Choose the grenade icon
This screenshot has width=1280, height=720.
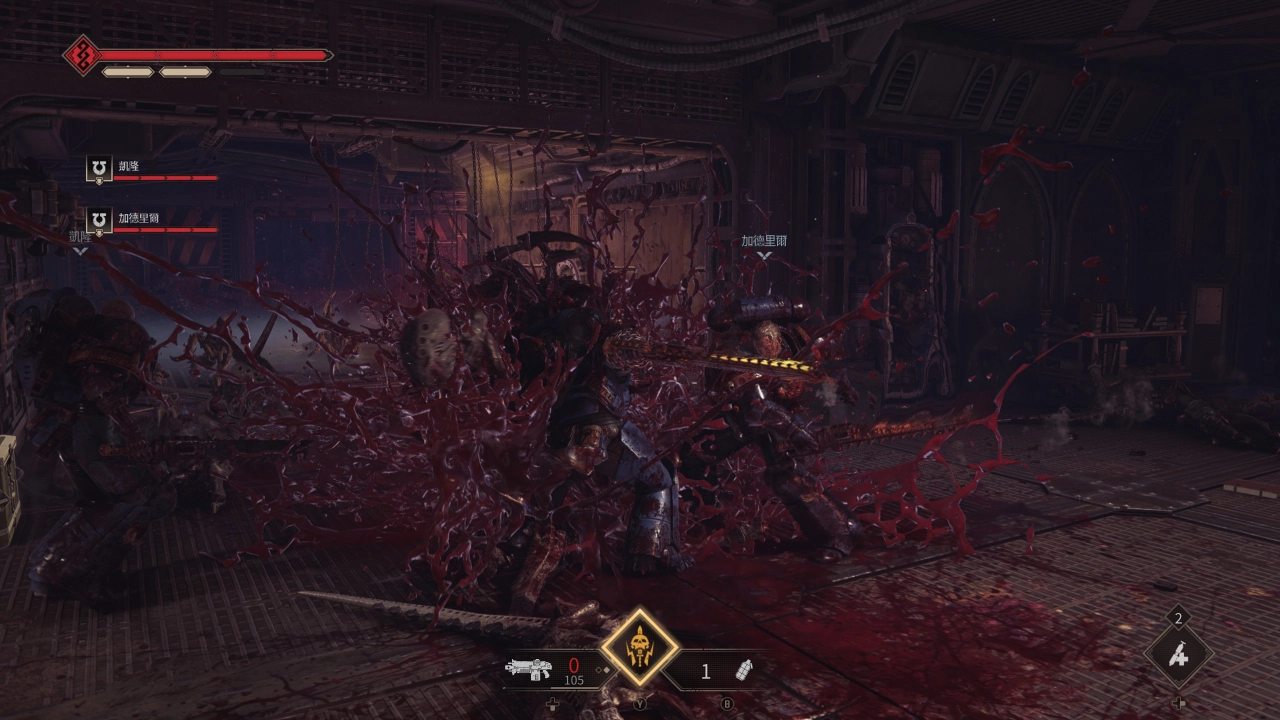pos(744,670)
